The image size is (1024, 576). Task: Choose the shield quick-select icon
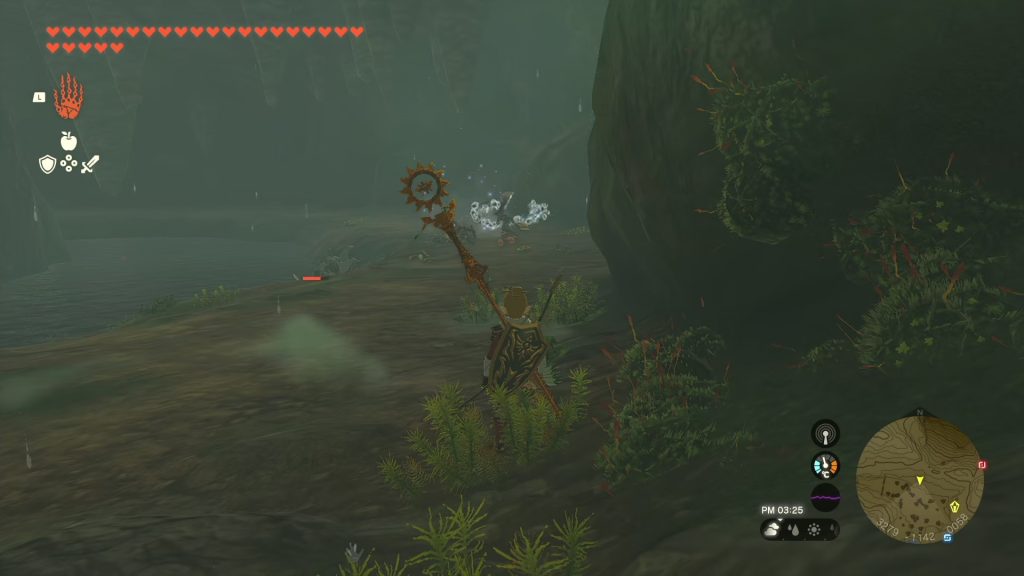[47, 164]
